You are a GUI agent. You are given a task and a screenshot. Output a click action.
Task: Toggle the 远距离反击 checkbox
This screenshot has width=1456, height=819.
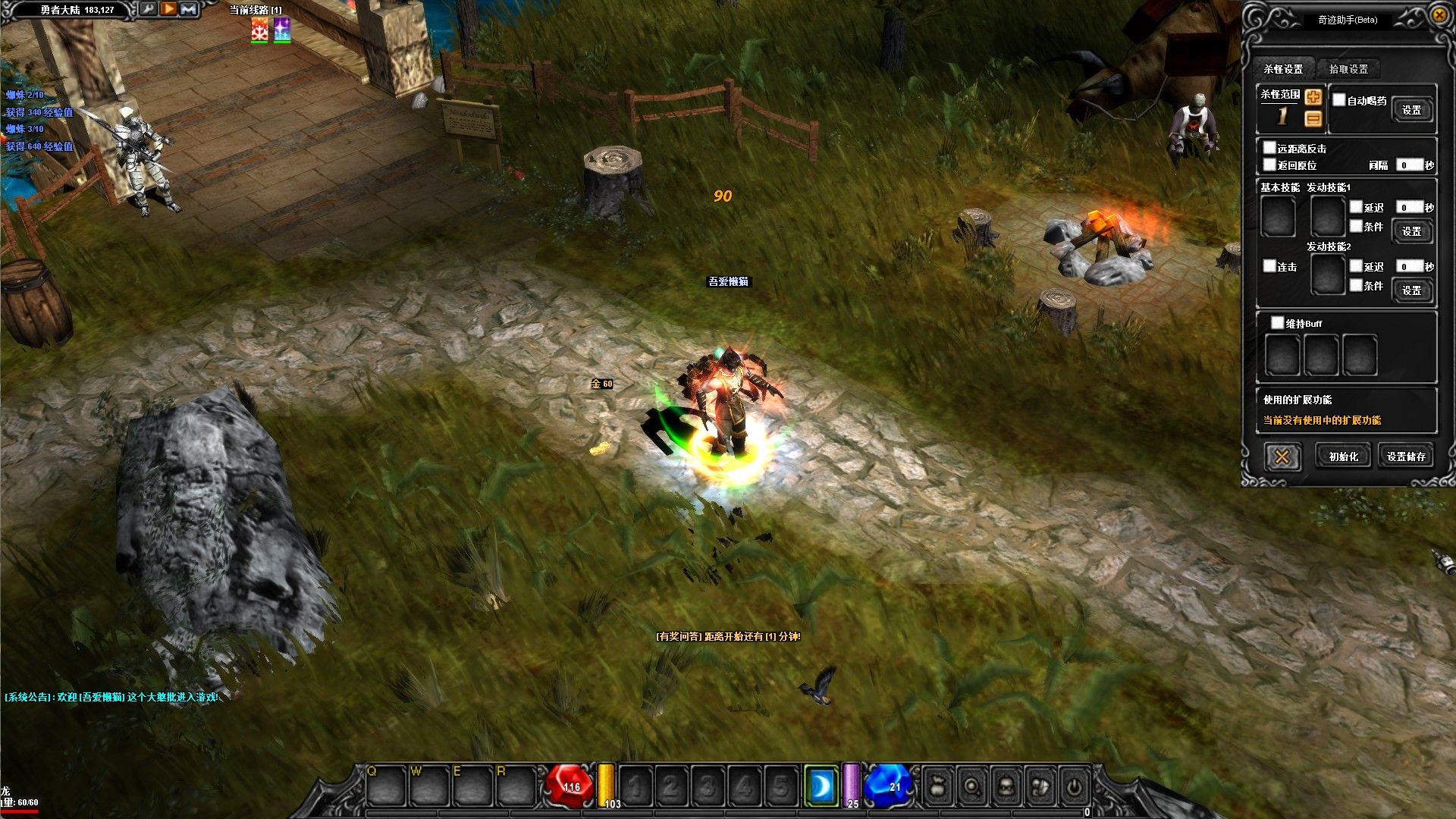tap(1269, 148)
